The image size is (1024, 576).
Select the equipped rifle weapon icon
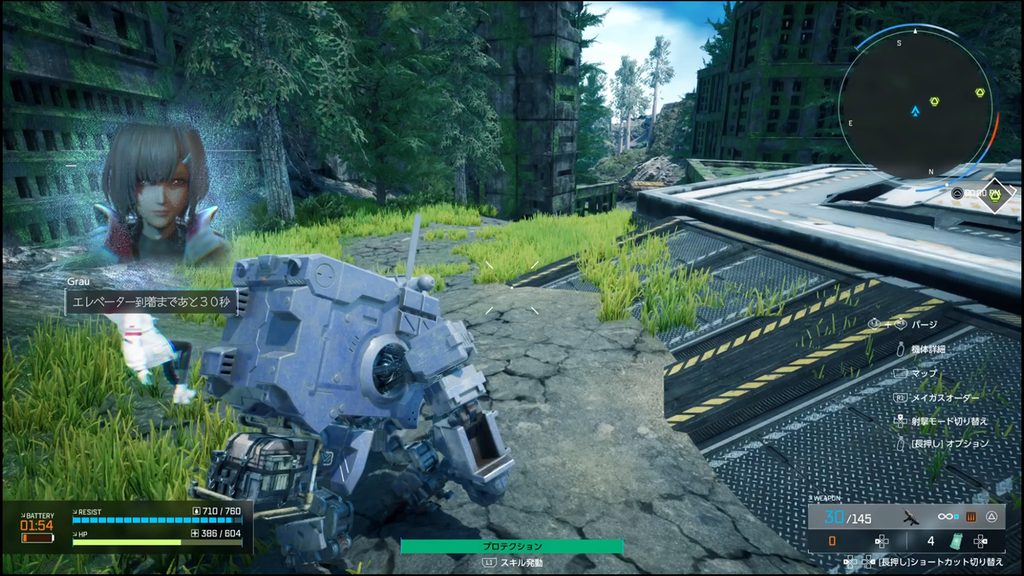[910, 516]
